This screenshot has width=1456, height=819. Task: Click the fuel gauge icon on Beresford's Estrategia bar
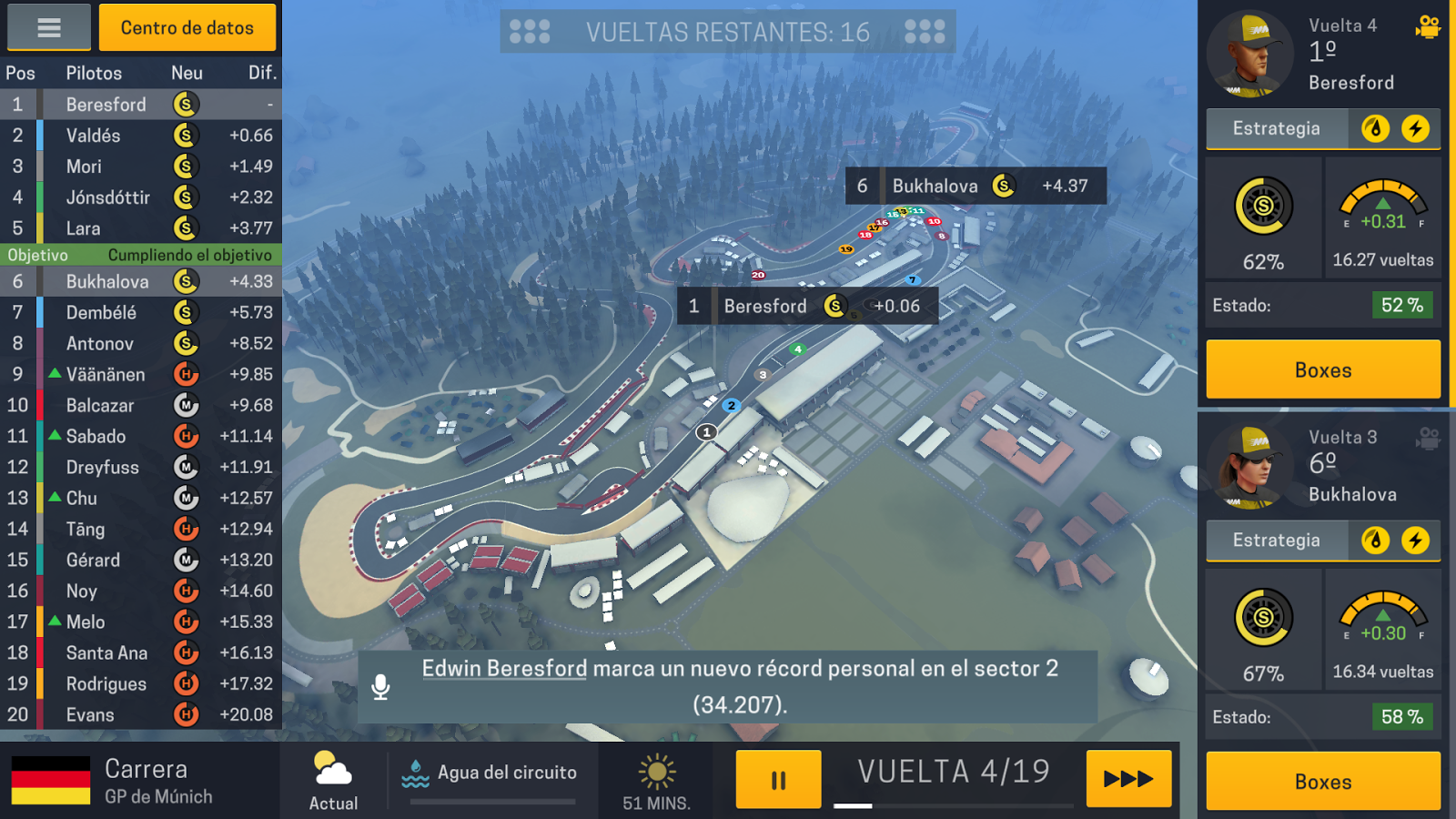(x=1374, y=128)
